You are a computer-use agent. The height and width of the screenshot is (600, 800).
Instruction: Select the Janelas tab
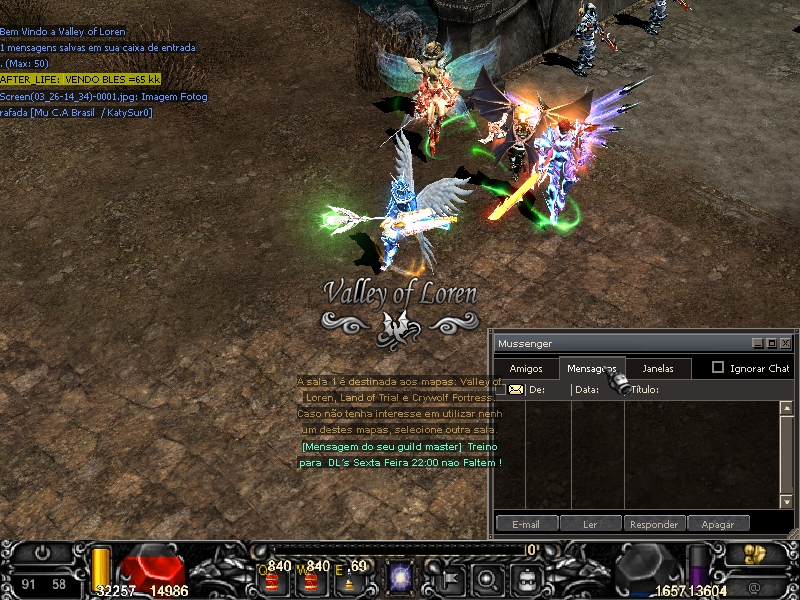pyautogui.click(x=657, y=368)
